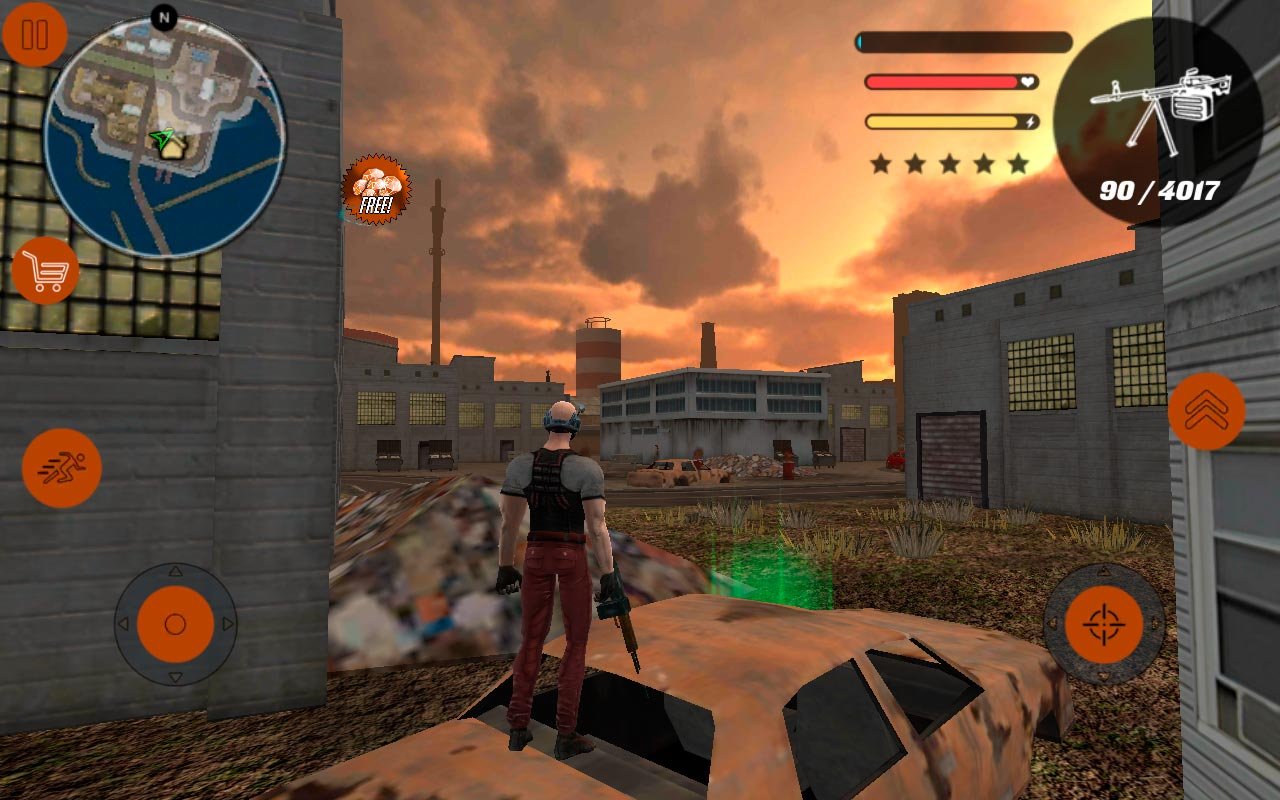Pause the game with the pause button

click(35, 35)
